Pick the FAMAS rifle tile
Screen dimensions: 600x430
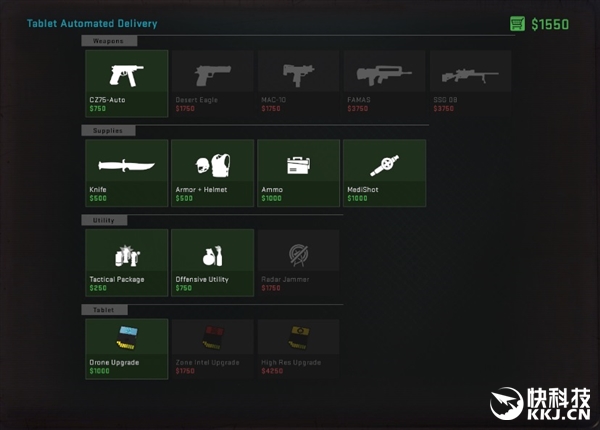point(384,82)
